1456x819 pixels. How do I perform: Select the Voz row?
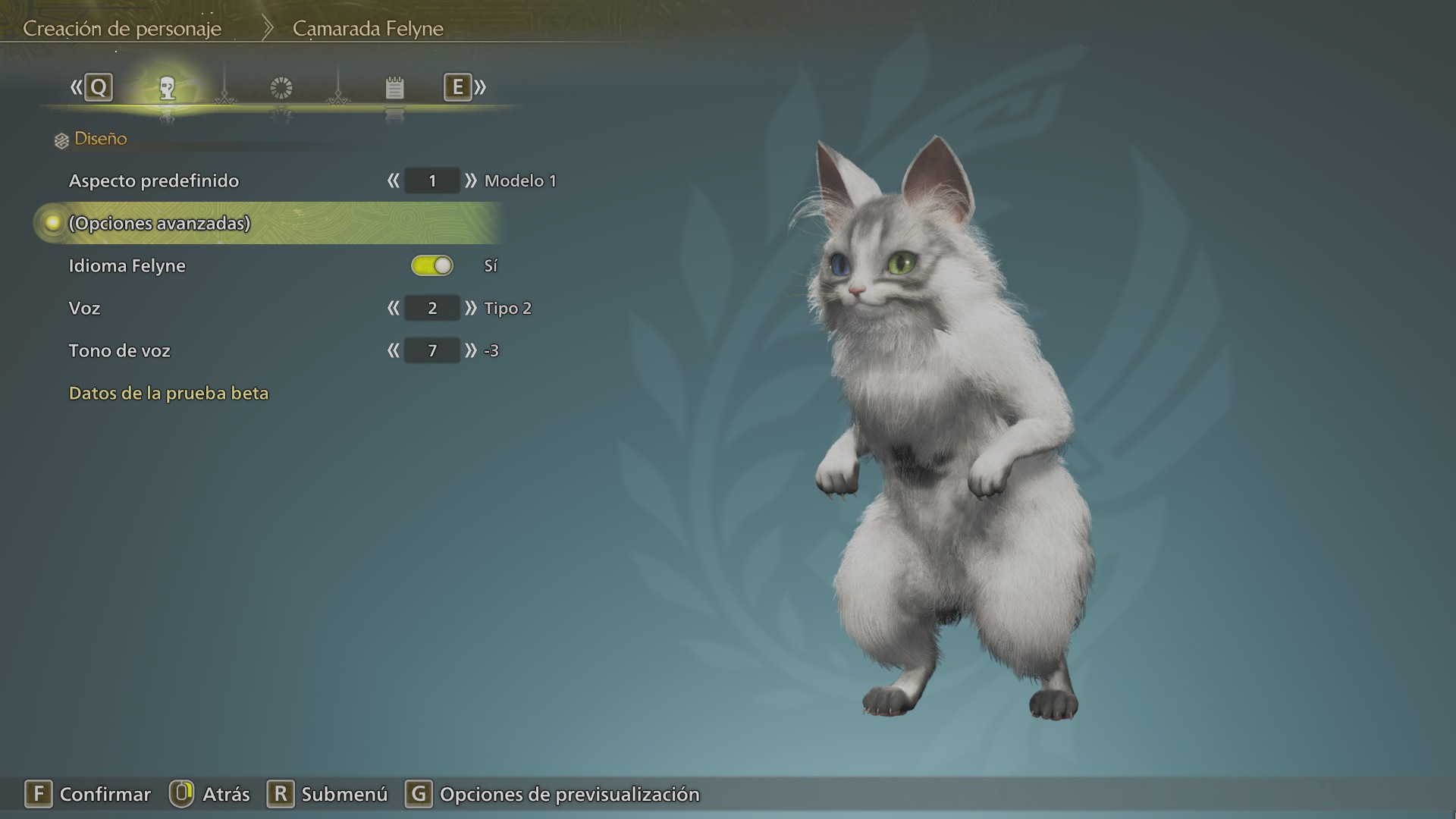[85, 308]
